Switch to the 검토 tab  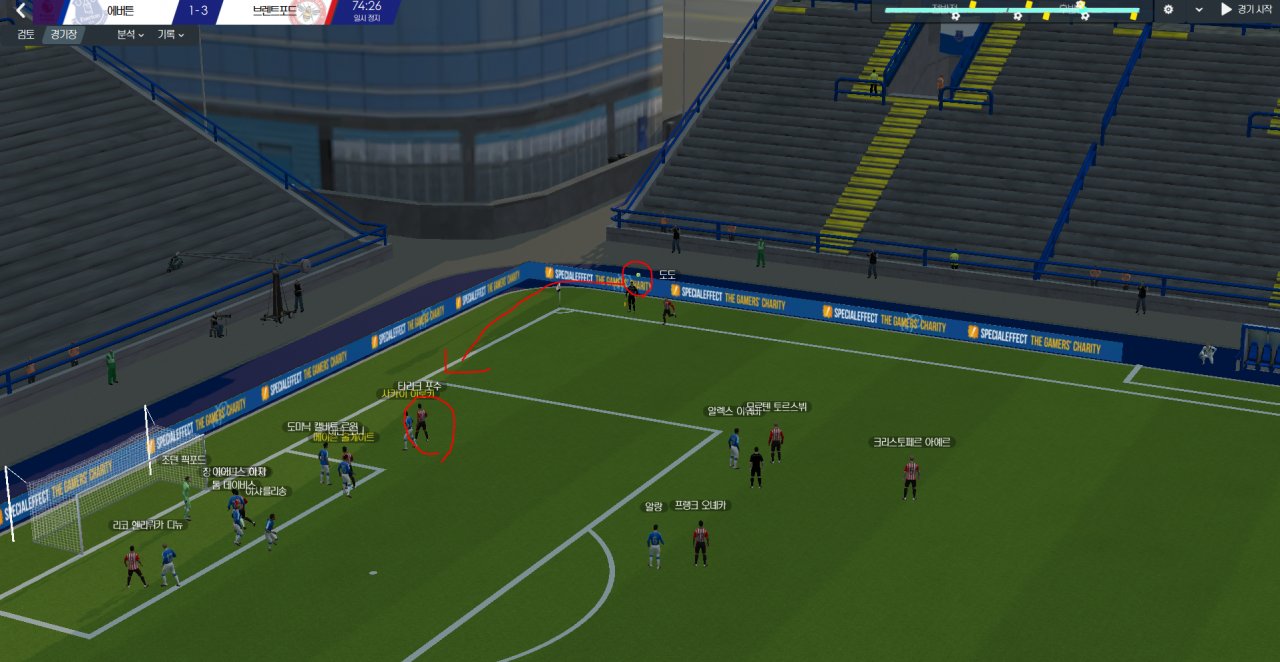(26, 34)
